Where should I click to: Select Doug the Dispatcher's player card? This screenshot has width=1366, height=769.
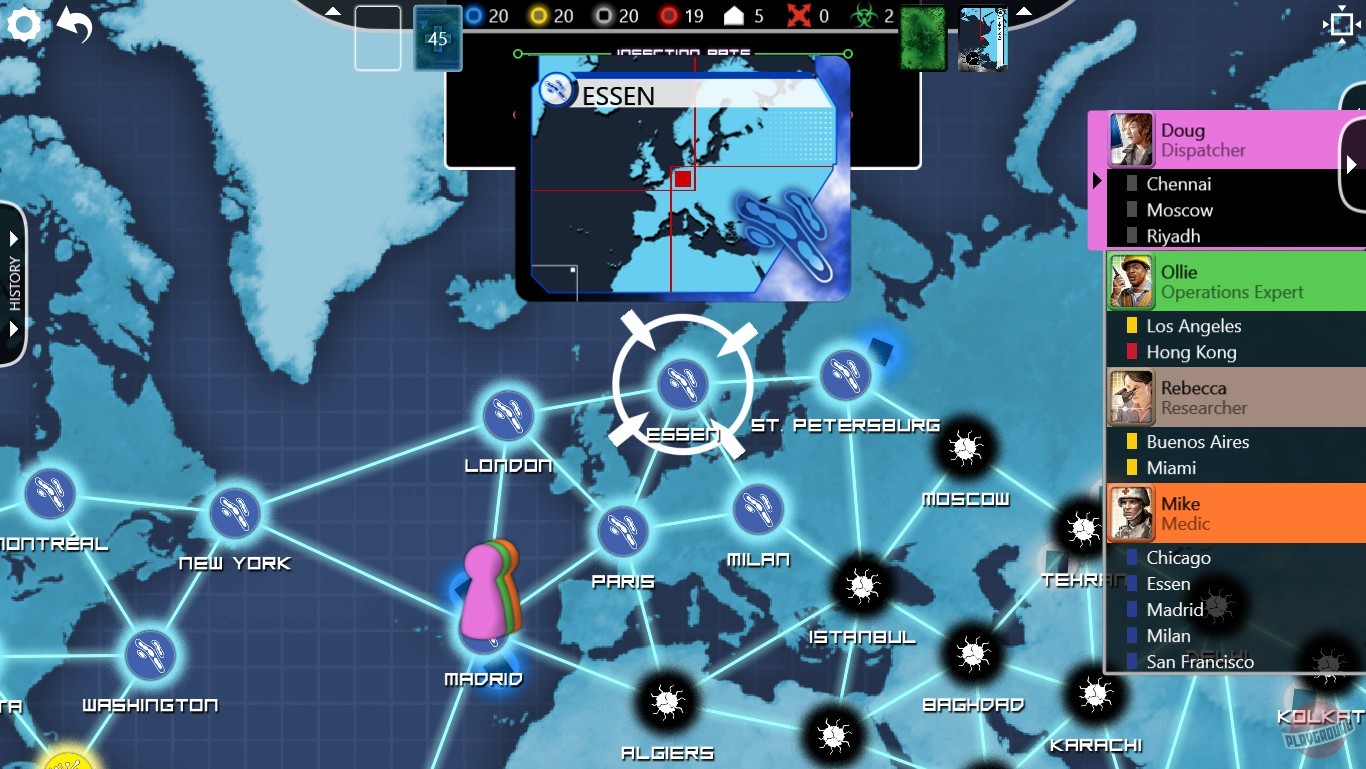pyautogui.click(x=1230, y=139)
